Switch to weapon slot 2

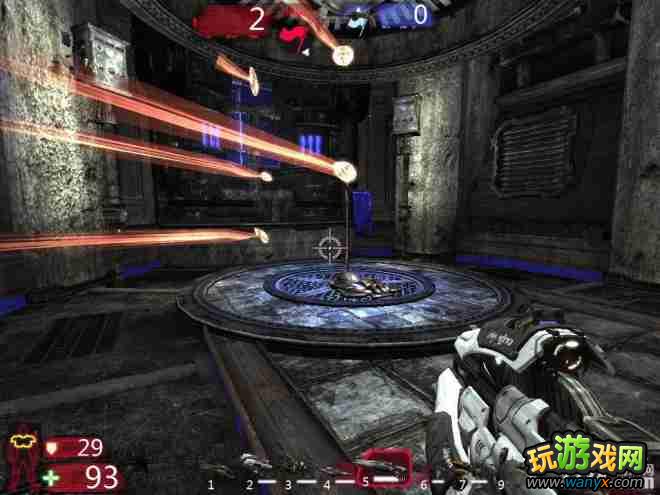point(248,482)
